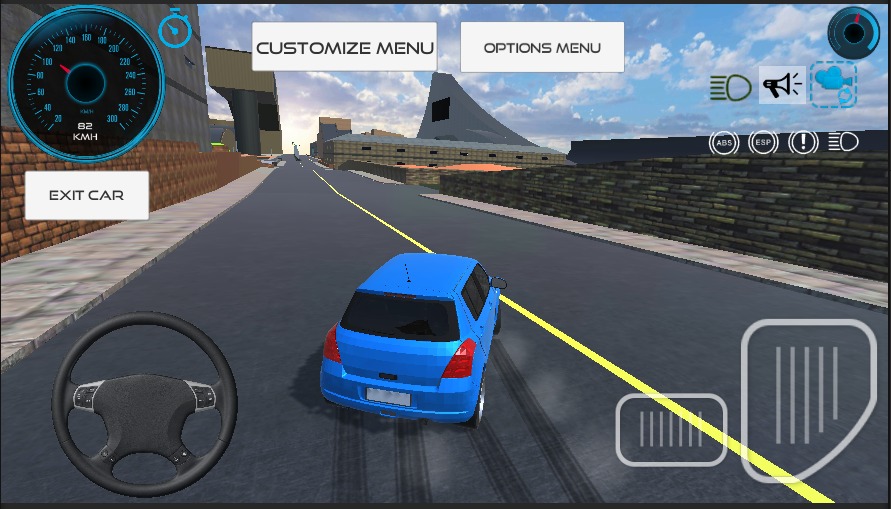Open the Customize Menu

tap(344, 47)
